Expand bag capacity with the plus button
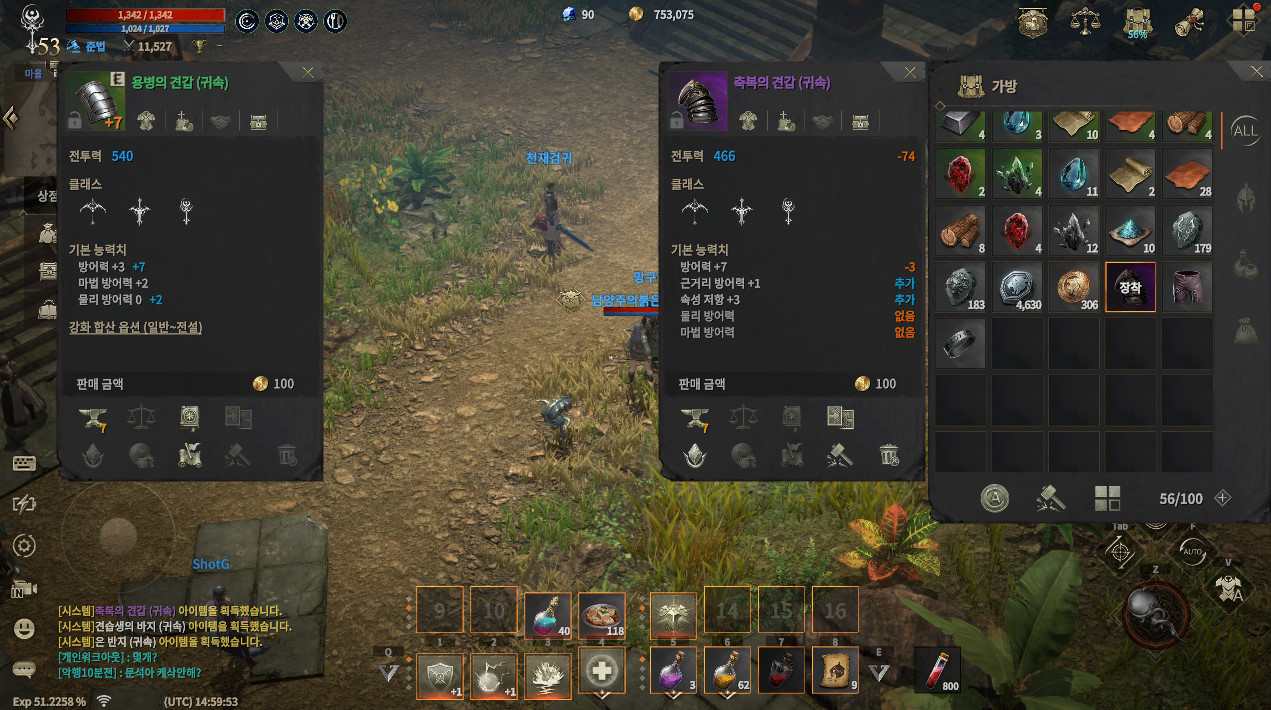The image size is (1271, 710). tap(1221, 498)
